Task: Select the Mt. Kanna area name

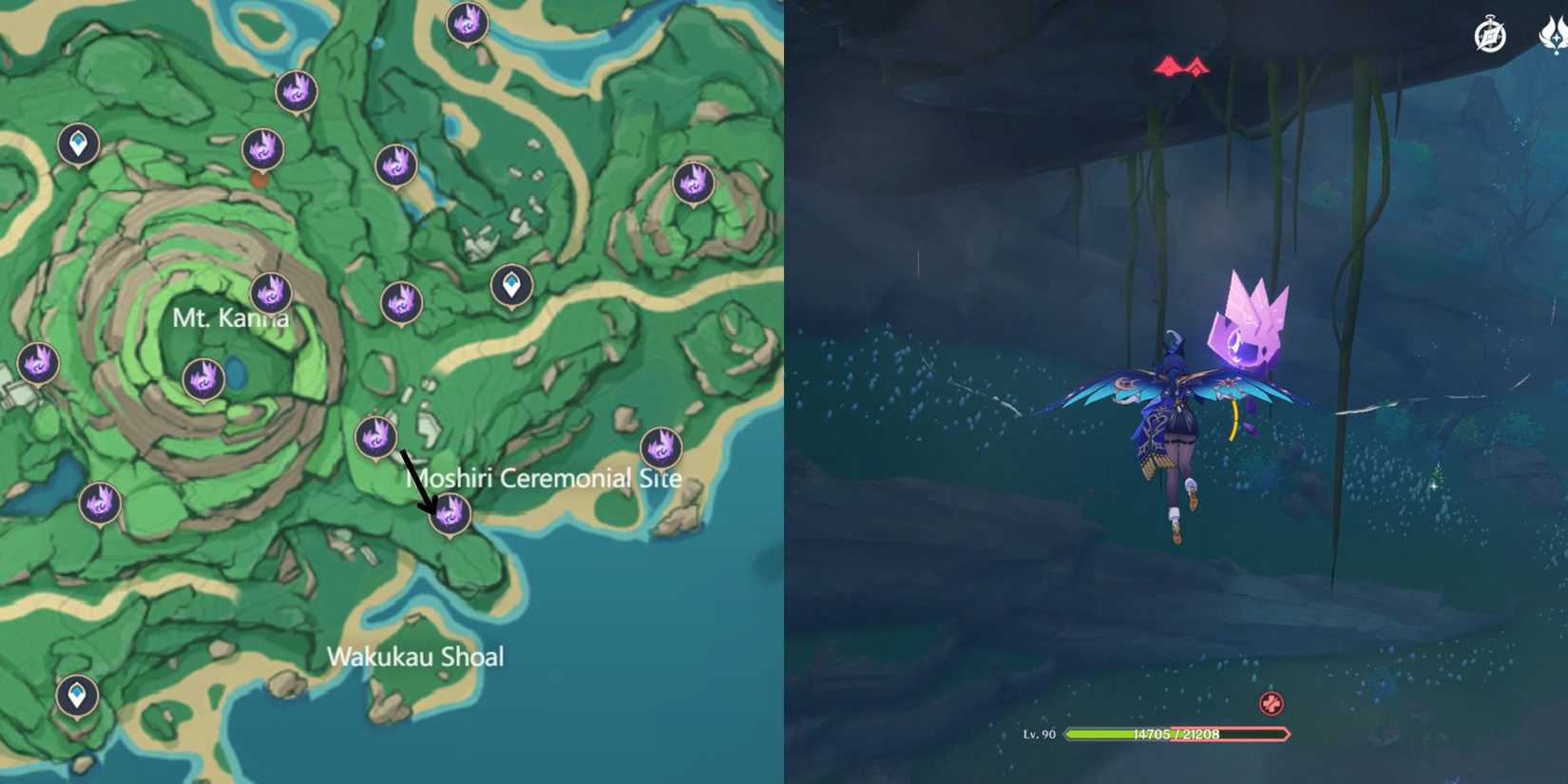Action: 233,317
